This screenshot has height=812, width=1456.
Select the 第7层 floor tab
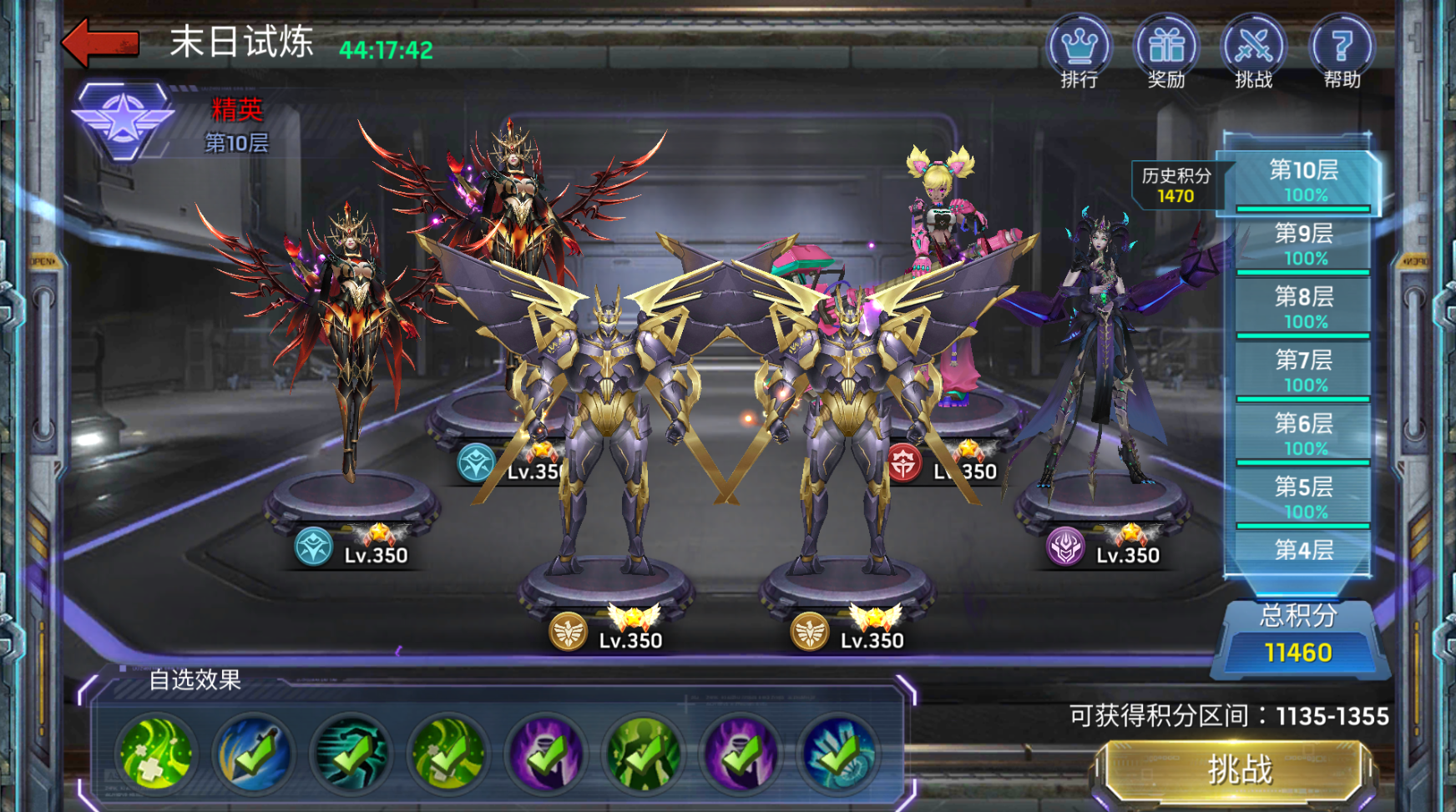click(x=1303, y=371)
